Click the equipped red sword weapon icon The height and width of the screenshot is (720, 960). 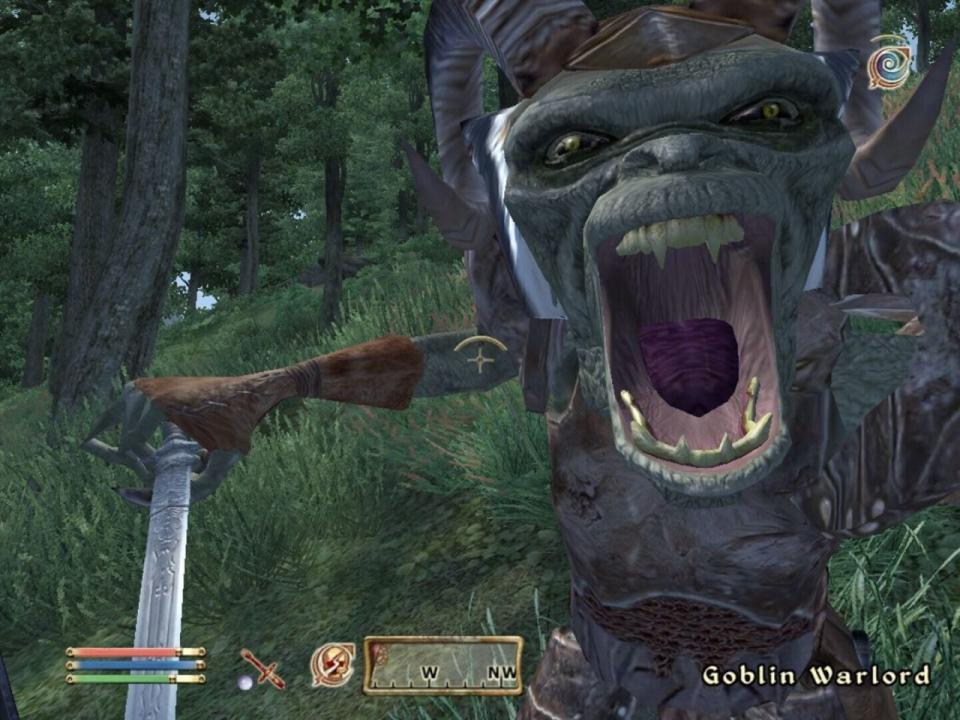pos(264,668)
